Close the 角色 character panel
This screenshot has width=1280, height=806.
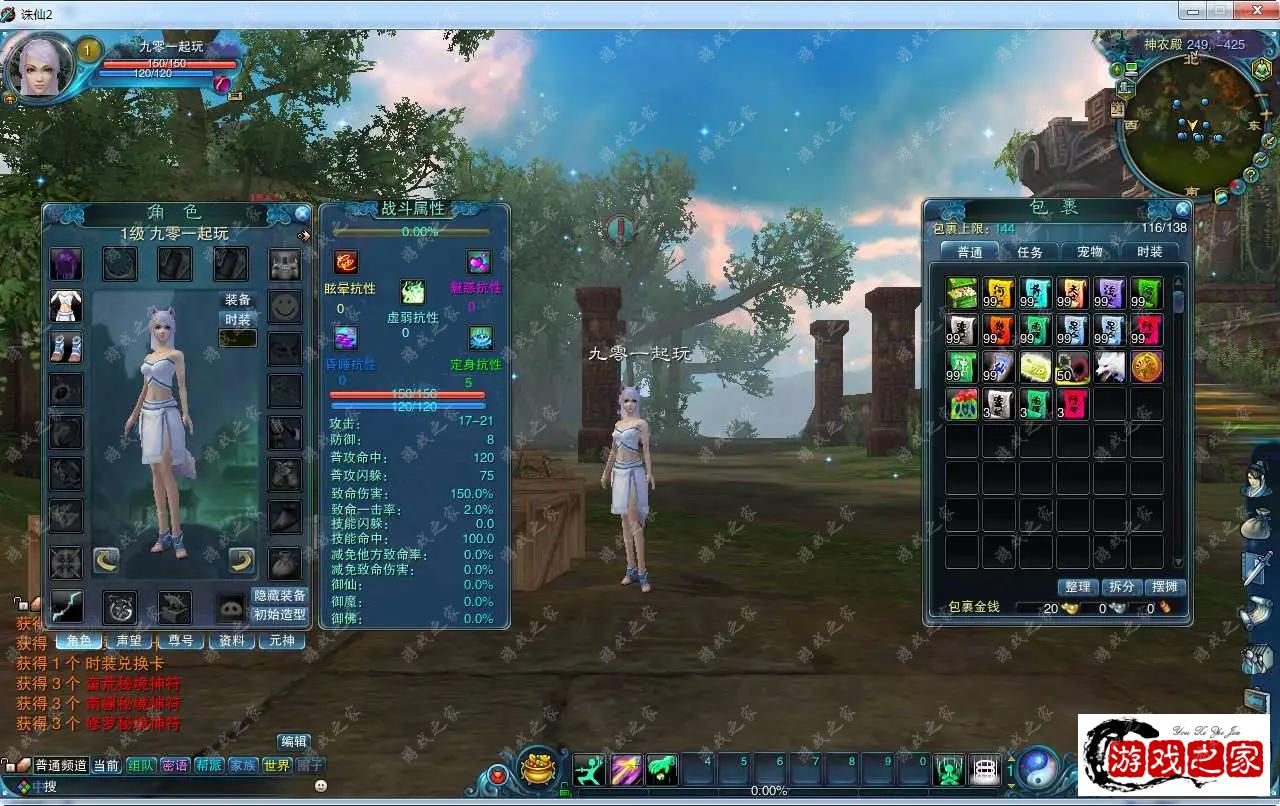point(302,213)
